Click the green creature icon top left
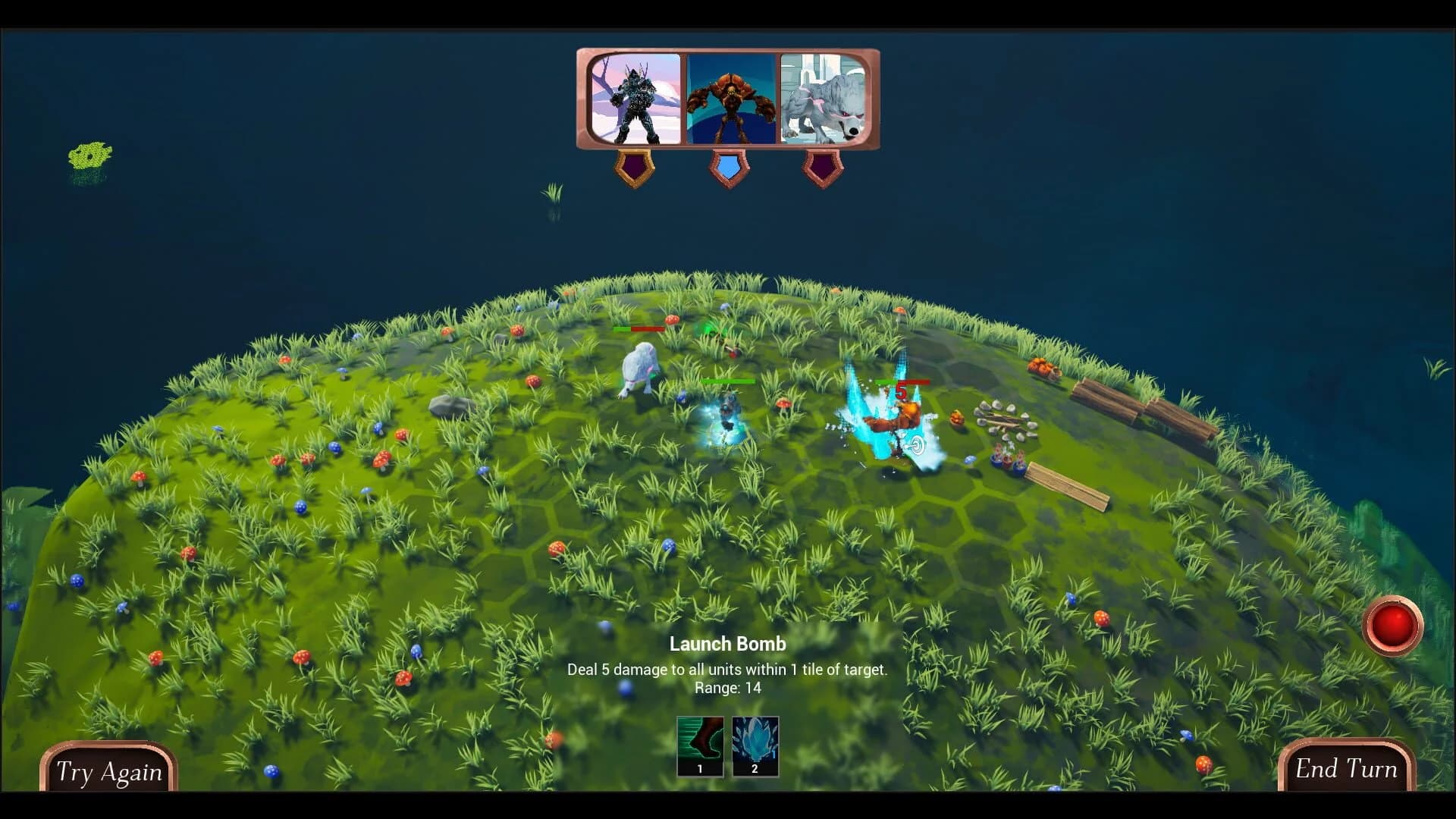Viewport: 1456px width, 819px height. (89, 155)
